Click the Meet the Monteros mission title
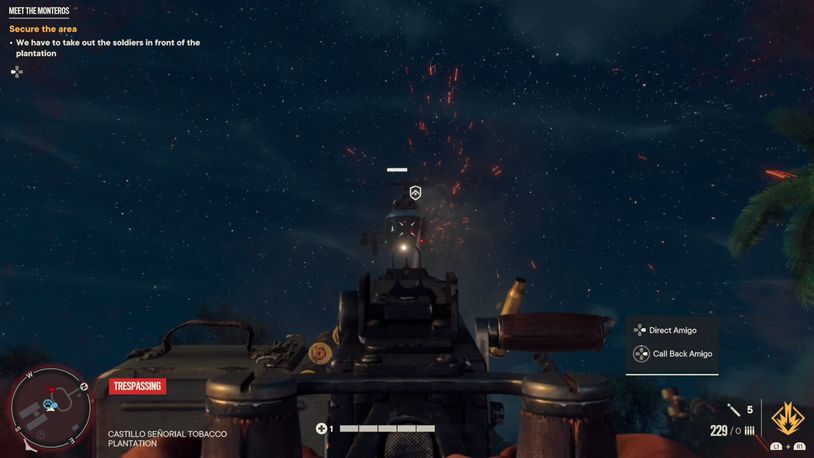 39,11
